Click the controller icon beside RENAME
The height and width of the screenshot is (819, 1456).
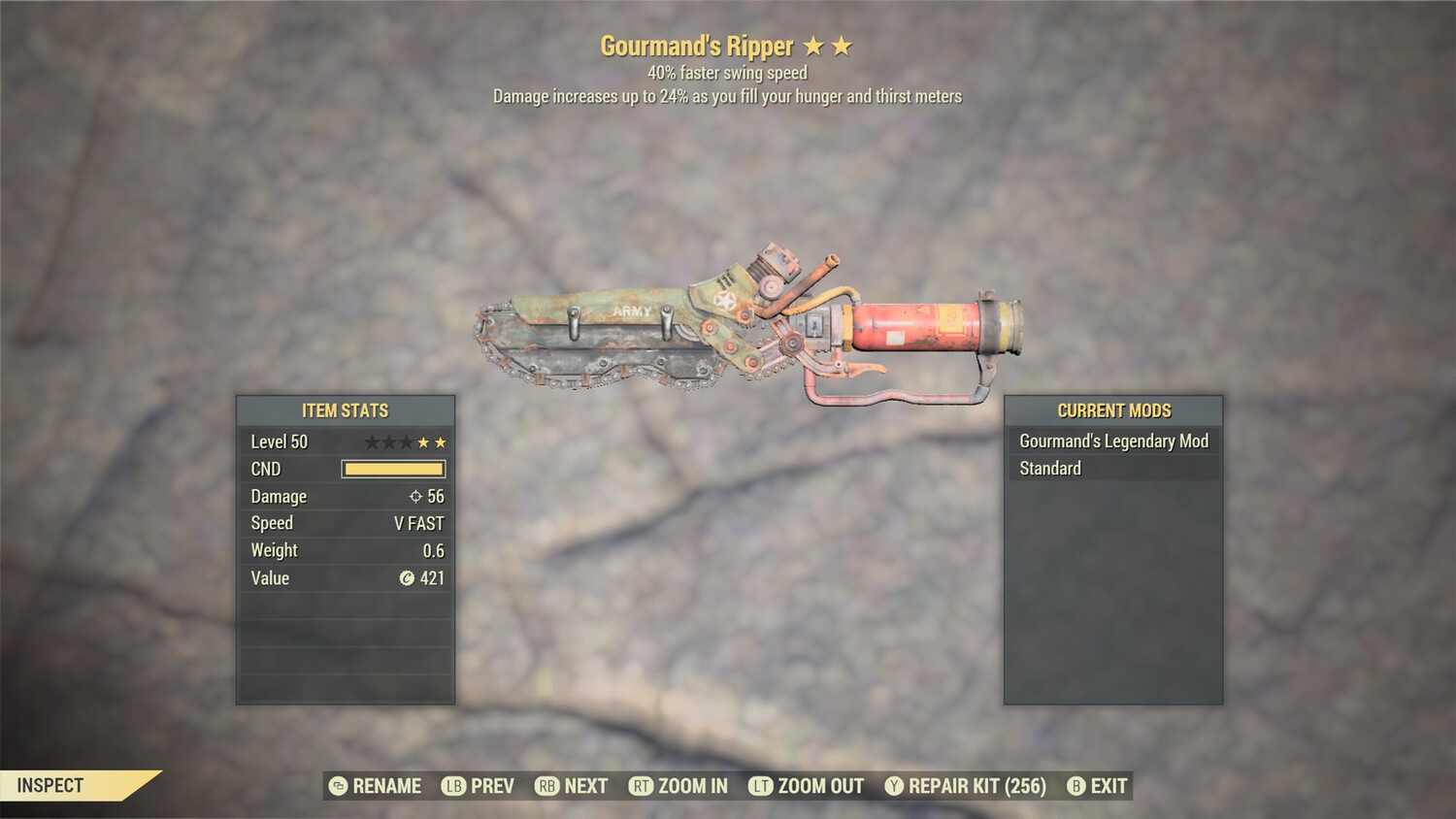coord(338,786)
